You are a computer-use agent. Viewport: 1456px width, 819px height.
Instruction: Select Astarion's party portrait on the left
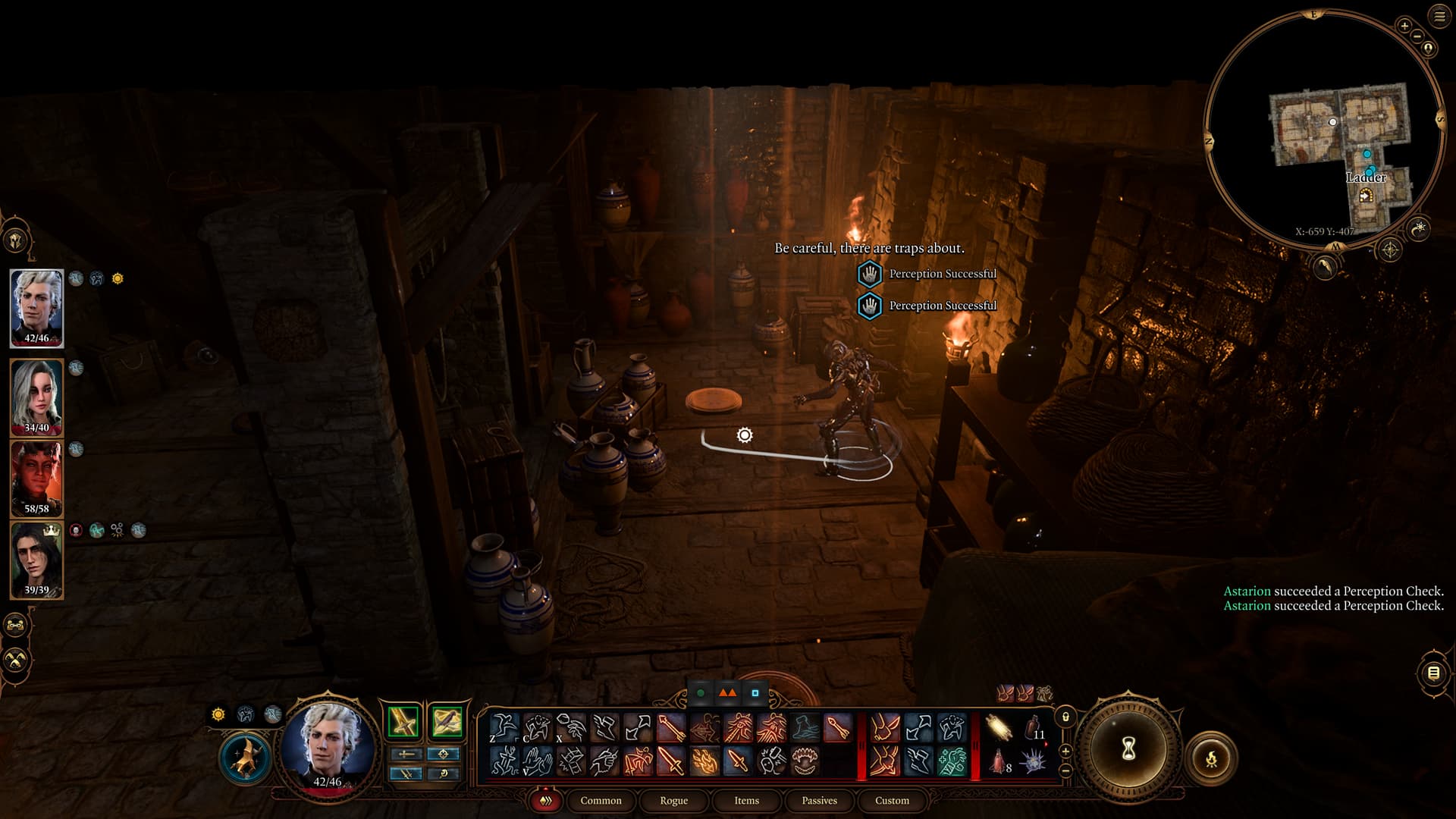pyautogui.click(x=36, y=306)
